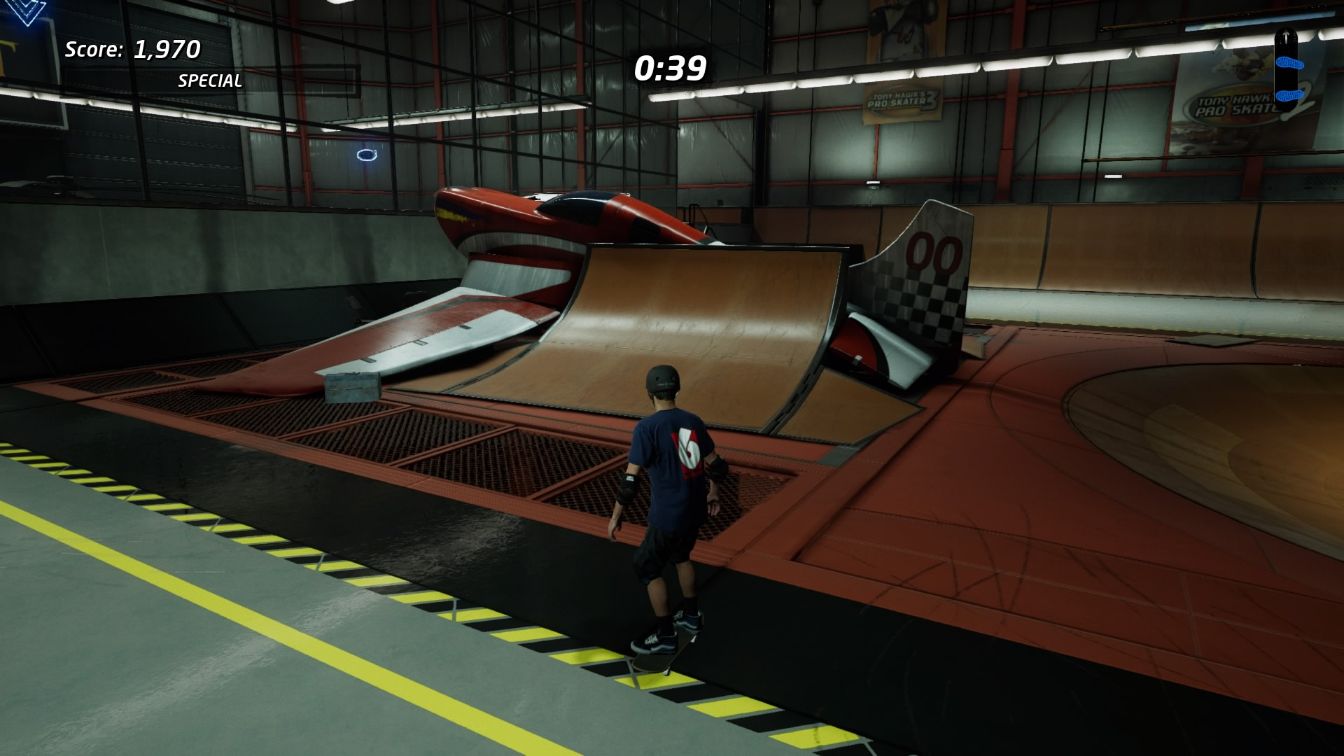
Task: Click the lower blue footprint icon on the deck
Action: click(x=1289, y=96)
